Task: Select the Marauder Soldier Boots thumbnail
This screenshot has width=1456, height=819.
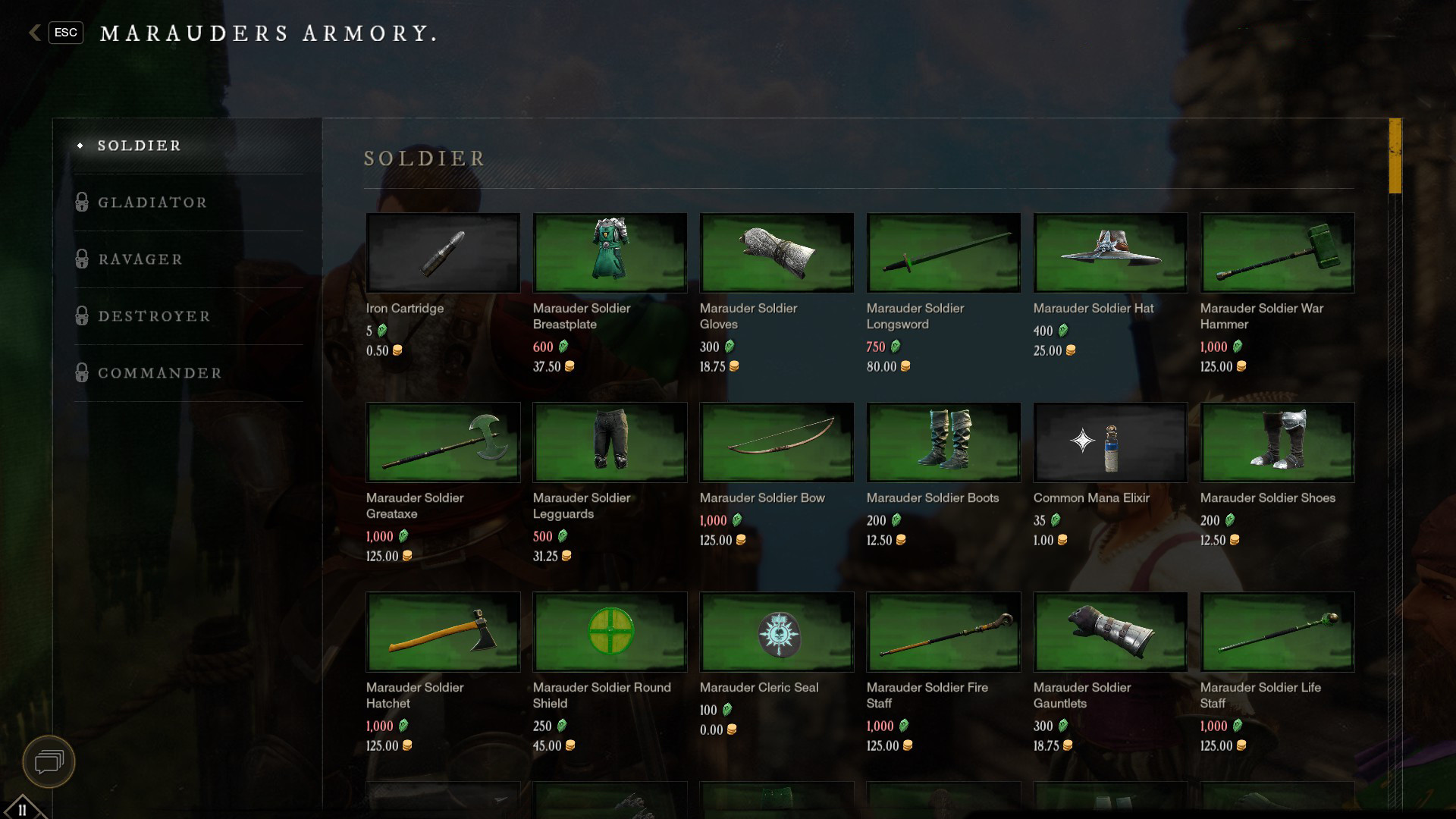Action: (943, 442)
